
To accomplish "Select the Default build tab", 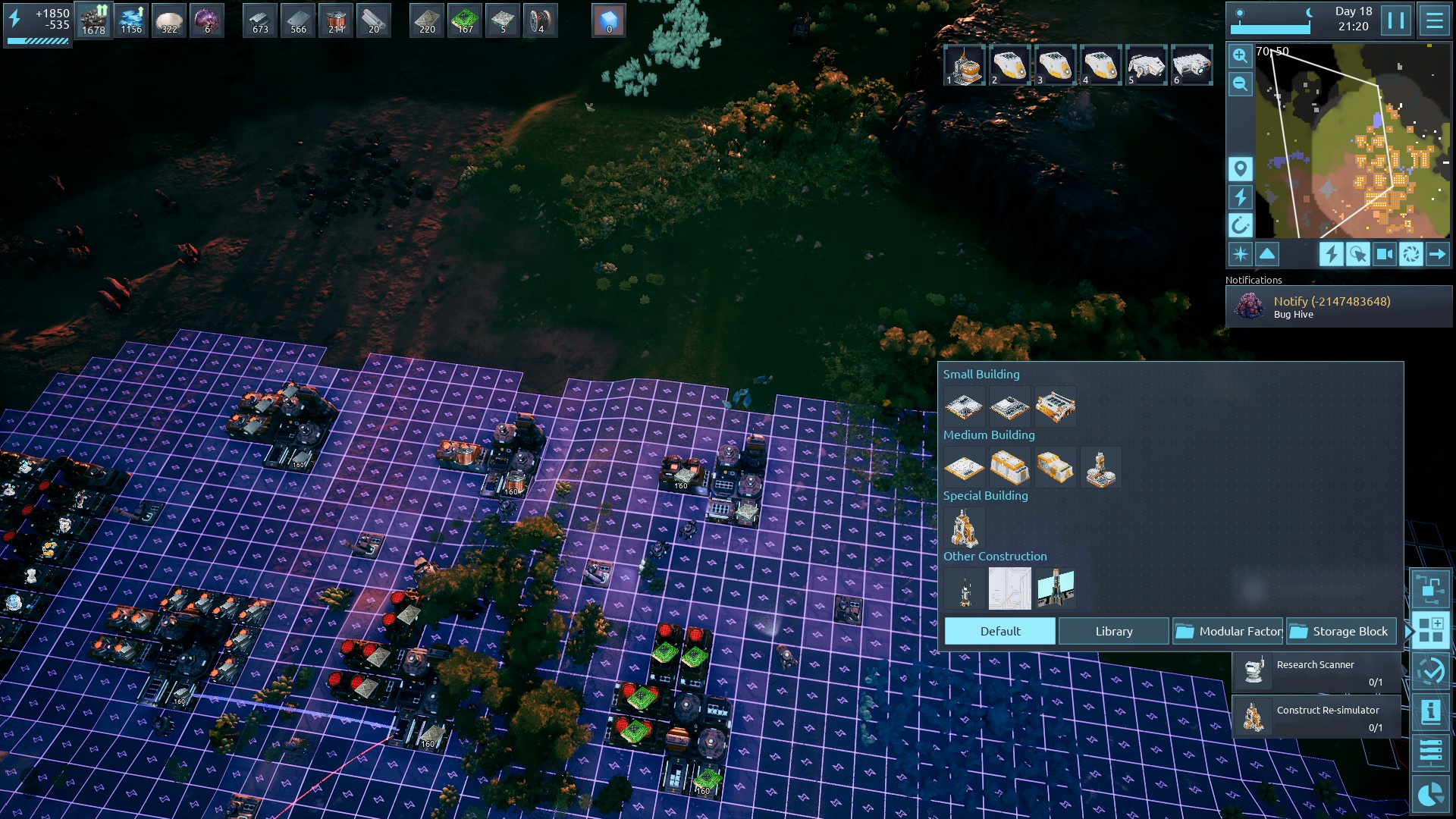I will point(999,631).
